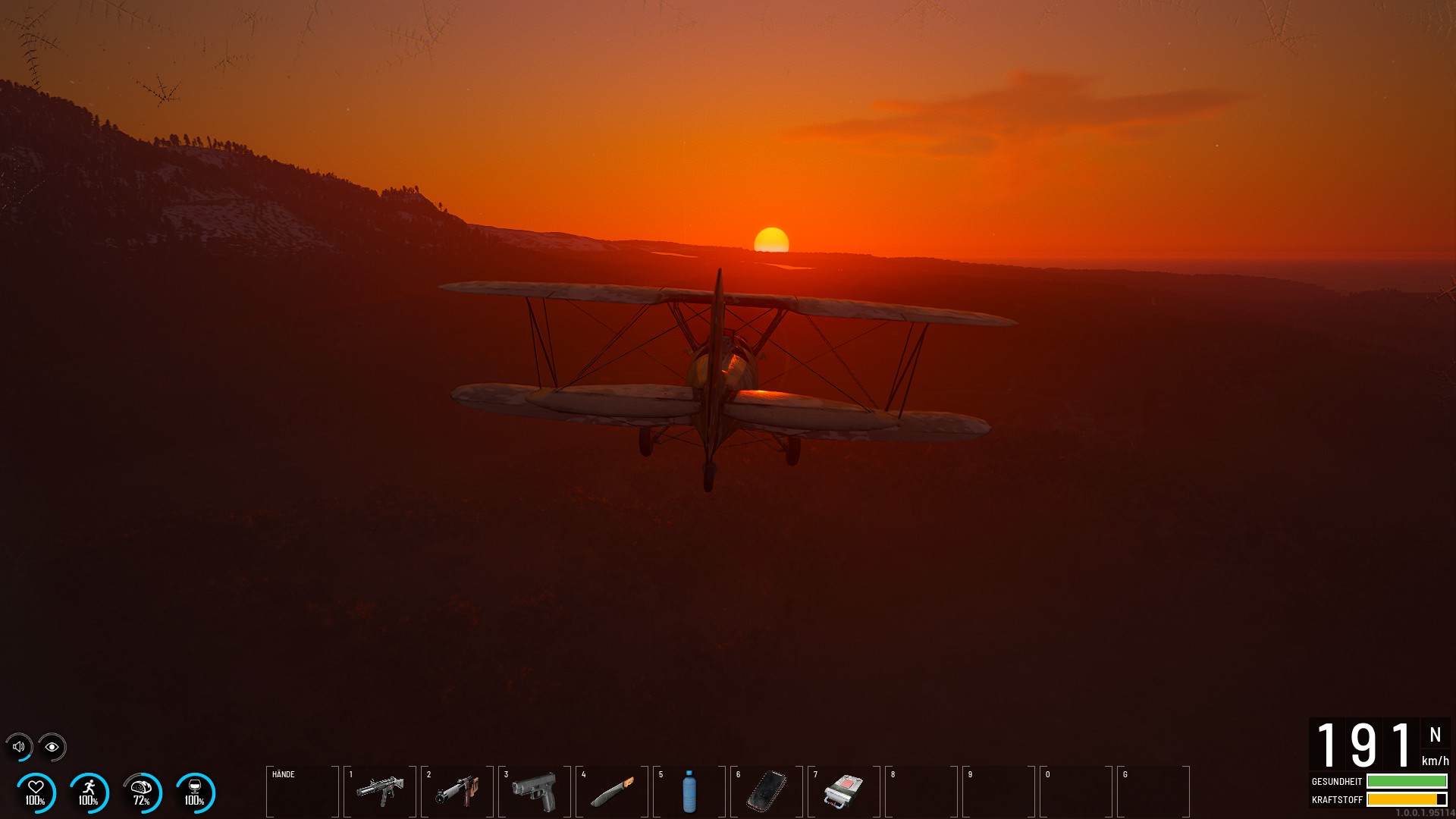Choose the device item in slot 7
Image resolution: width=1456 pixels, height=819 pixels.
pyautogui.click(x=844, y=792)
